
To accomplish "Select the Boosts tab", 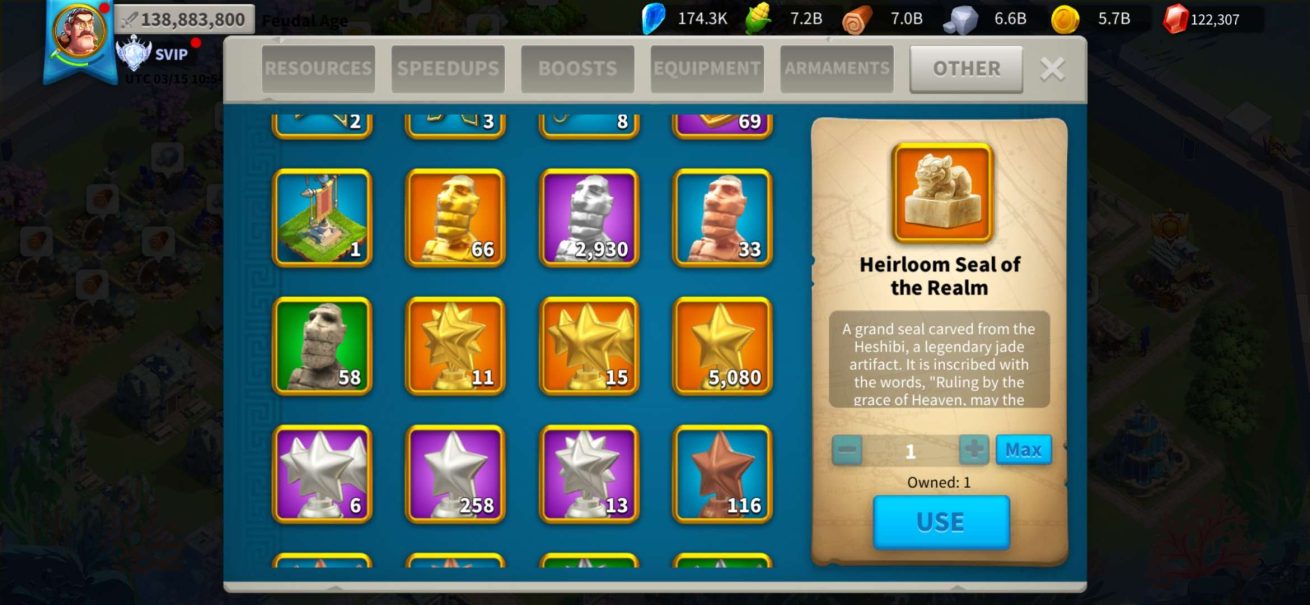I will (577, 69).
